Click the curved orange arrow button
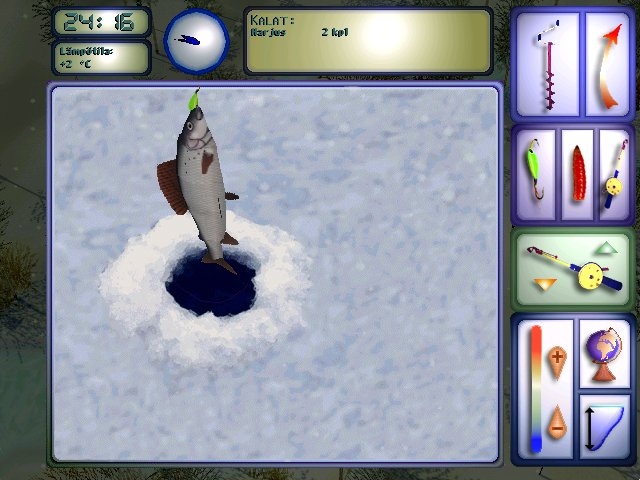 click(606, 63)
